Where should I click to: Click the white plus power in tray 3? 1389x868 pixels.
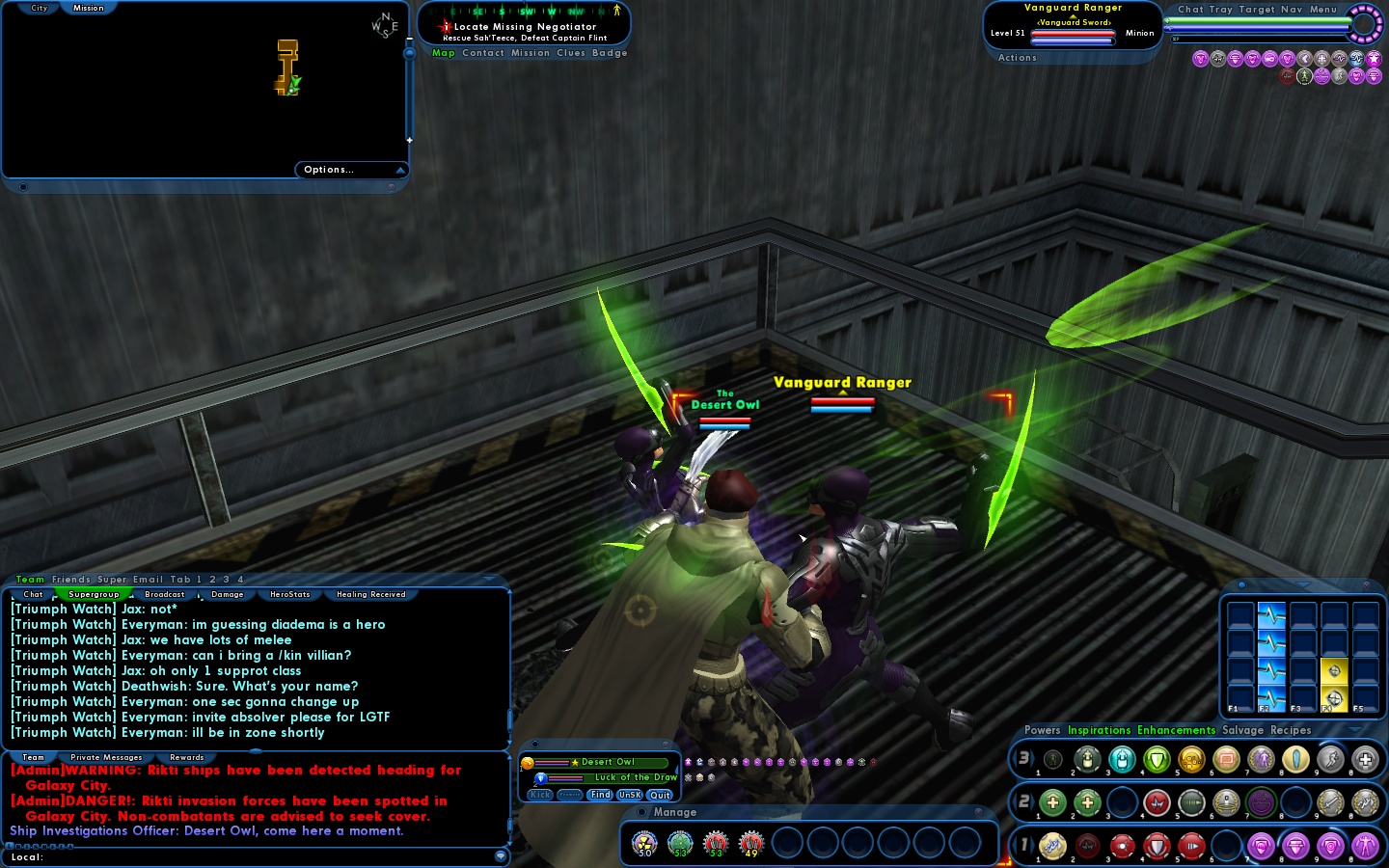coord(1366,760)
